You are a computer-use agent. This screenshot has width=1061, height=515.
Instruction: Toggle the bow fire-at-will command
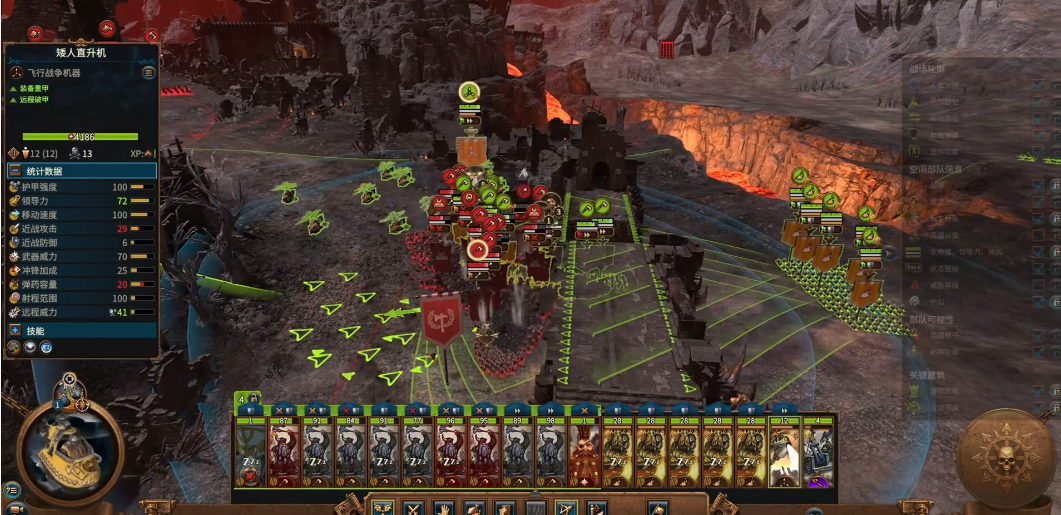tap(565, 508)
